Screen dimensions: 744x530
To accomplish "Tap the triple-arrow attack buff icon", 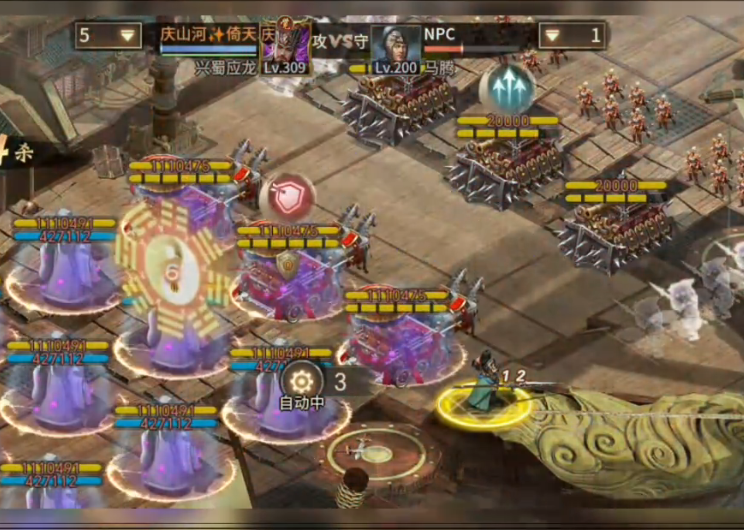I will [506, 88].
